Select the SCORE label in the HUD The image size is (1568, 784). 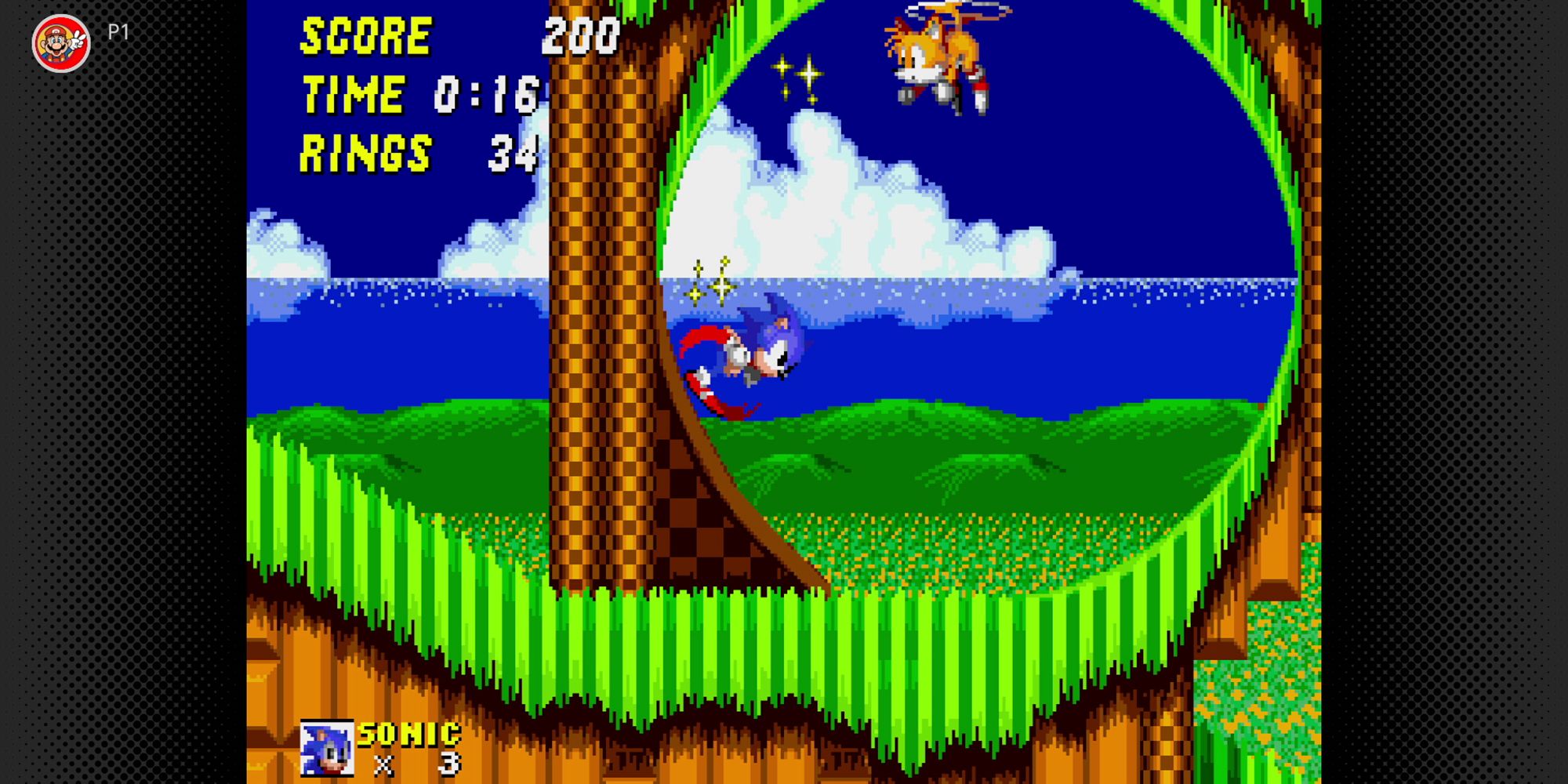(x=365, y=35)
